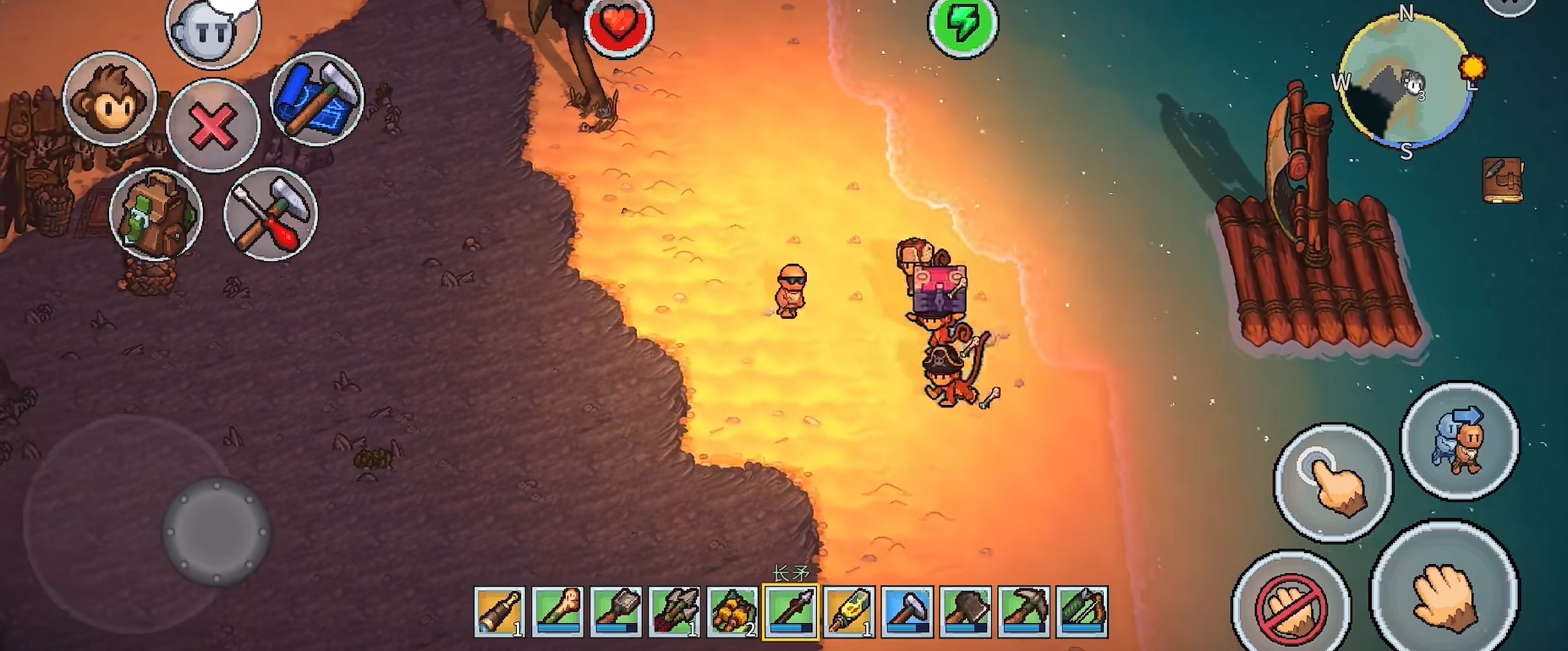Open the monkey management menu
This screenshot has width=1568, height=651.
pyautogui.click(x=110, y=99)
